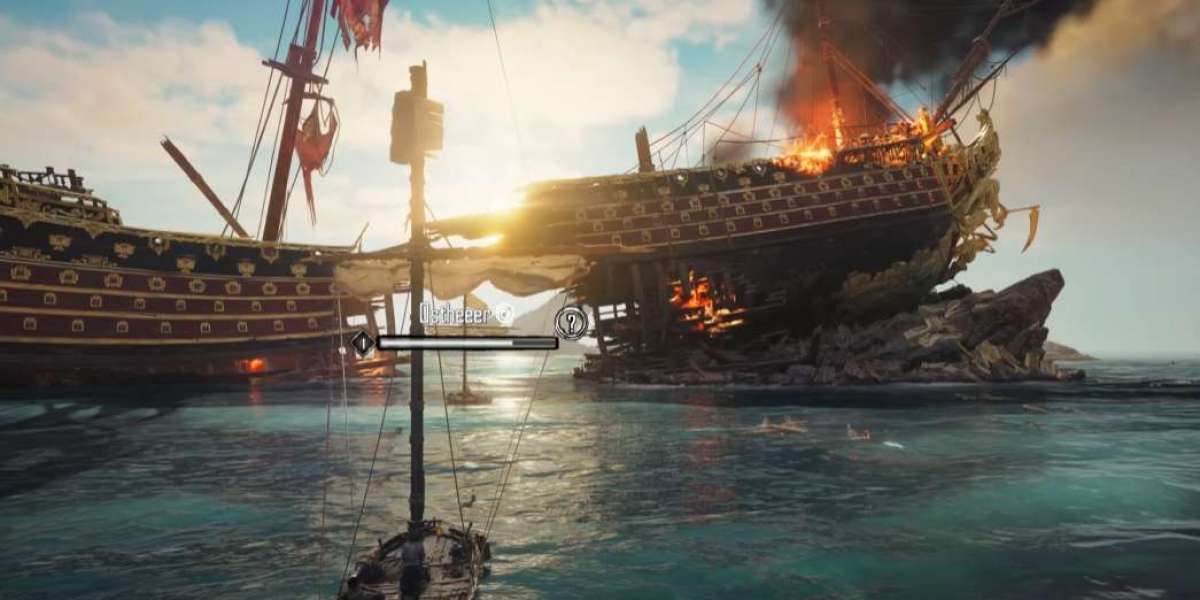1200x600 pixels.
Task: Click the Ostheeer ship name label
Action: pyautogui.click(x=458, y=313)
